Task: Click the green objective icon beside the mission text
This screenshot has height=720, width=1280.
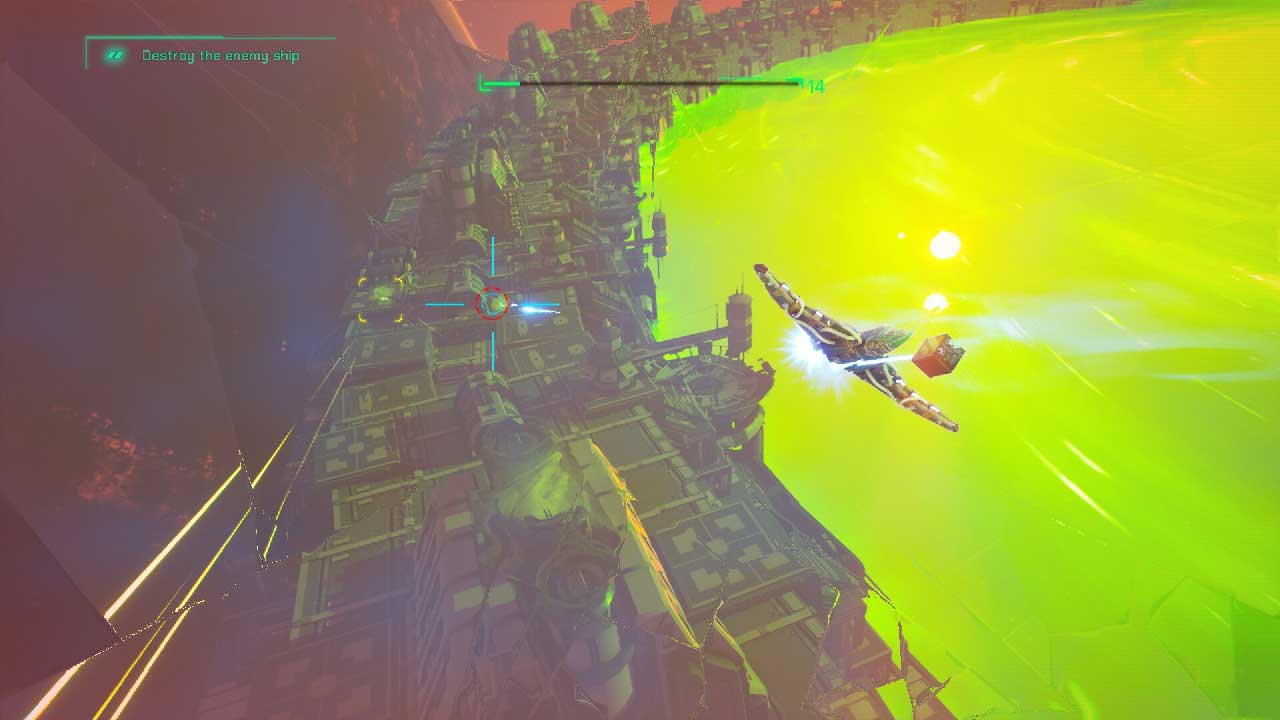Action: (x=115, y=56)
